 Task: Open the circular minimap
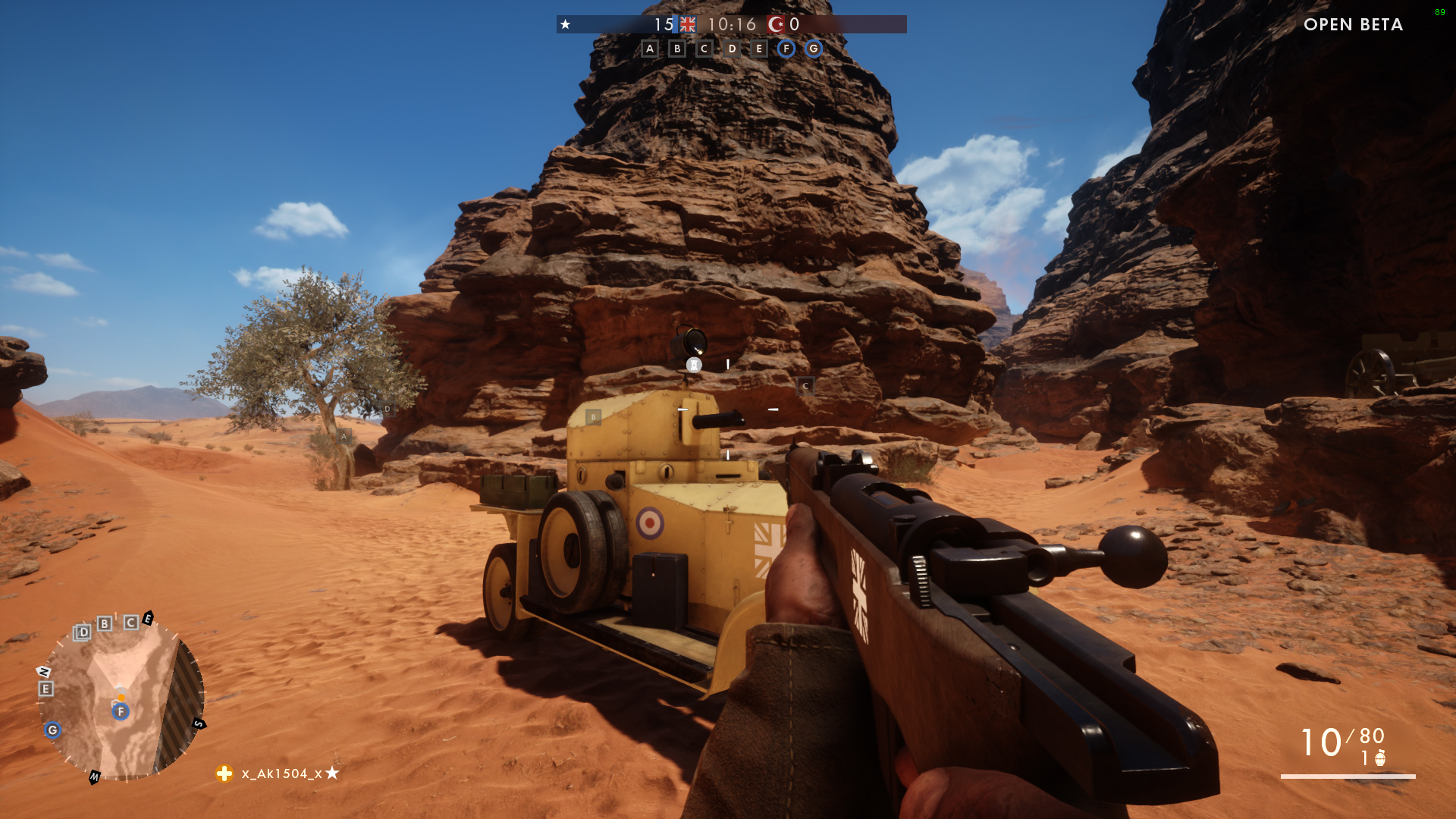point(121,698)
